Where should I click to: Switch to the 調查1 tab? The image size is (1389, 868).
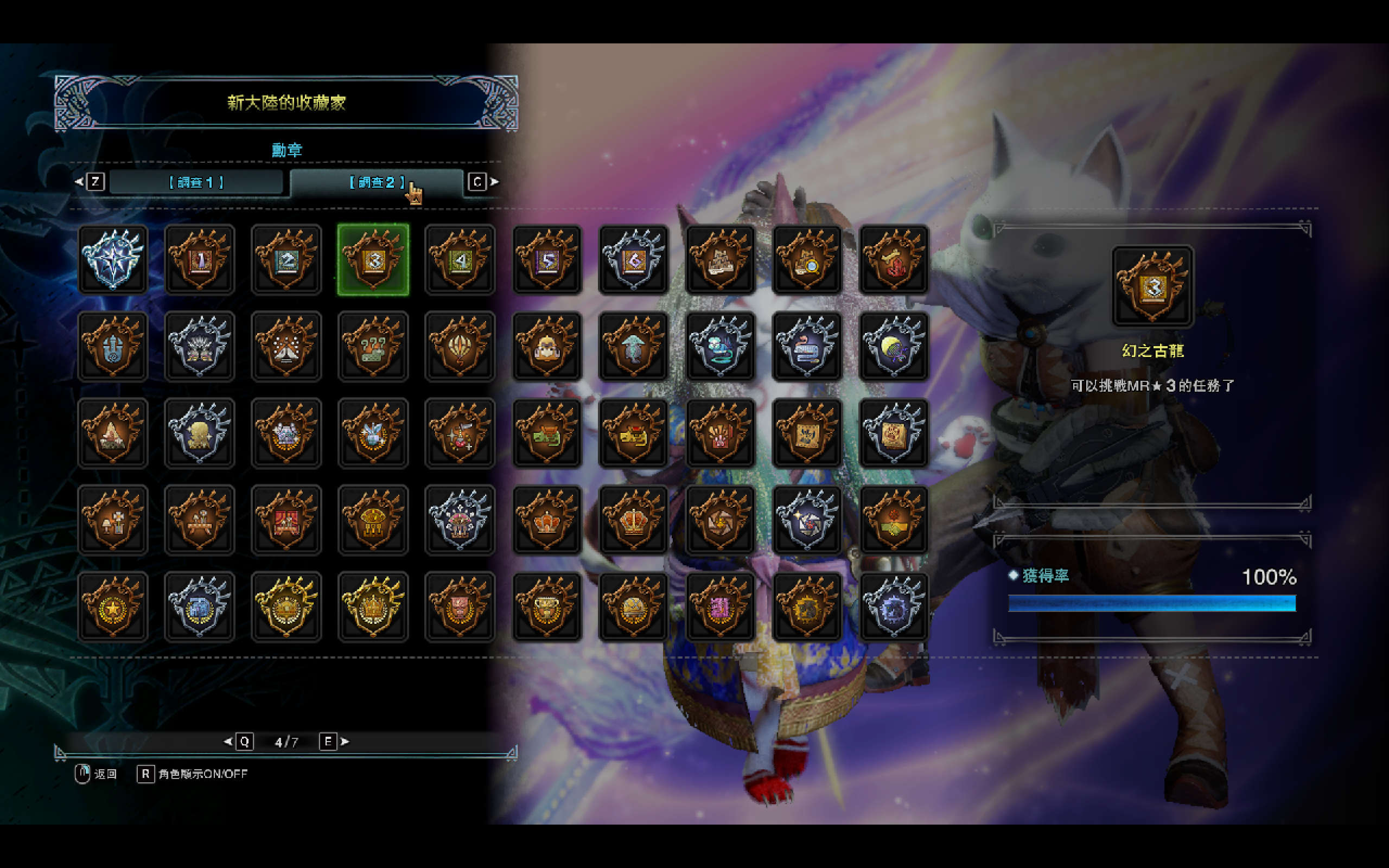tap(196, 183)
